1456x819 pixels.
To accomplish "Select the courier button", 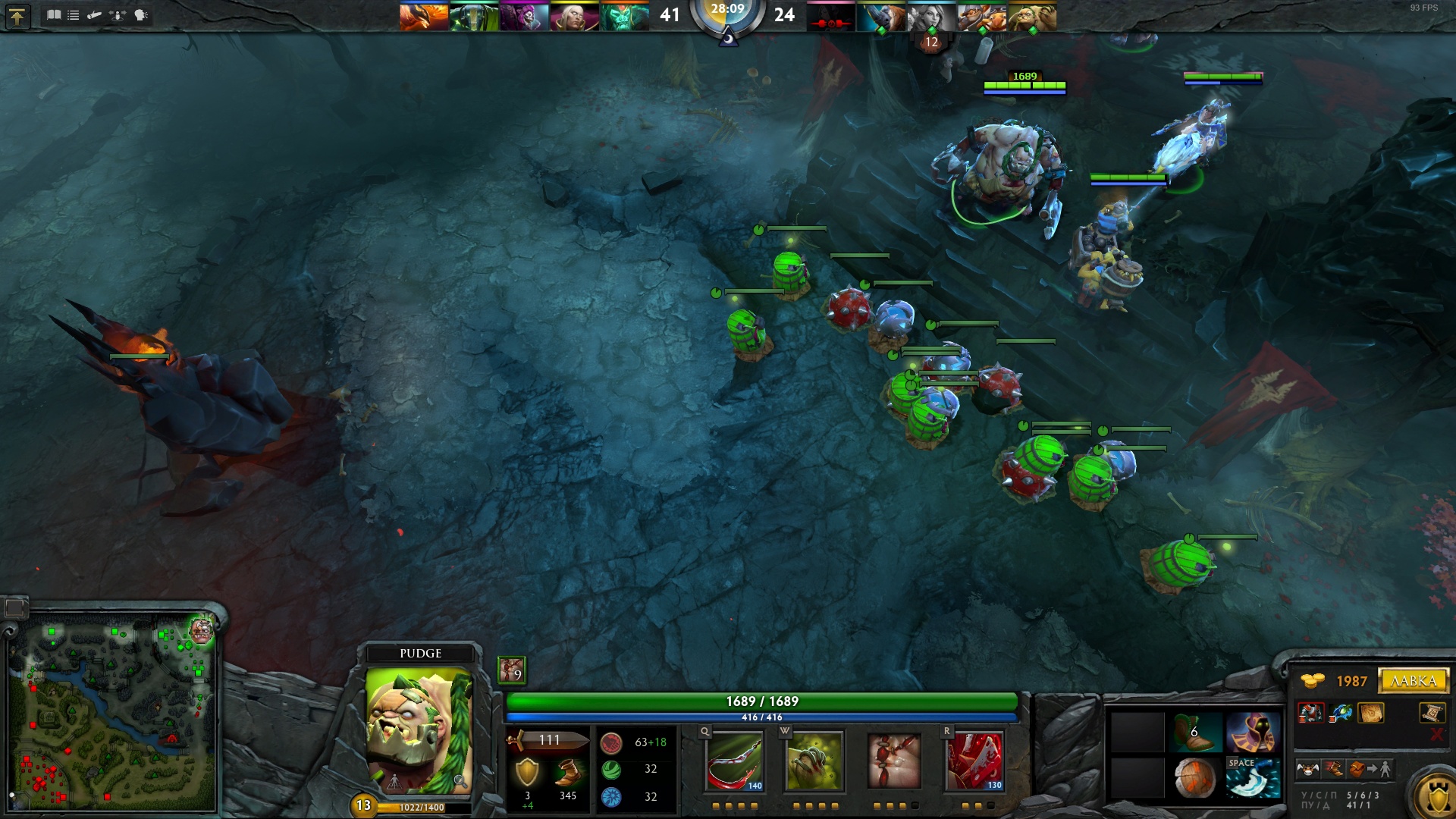I will click(1307, 770).
